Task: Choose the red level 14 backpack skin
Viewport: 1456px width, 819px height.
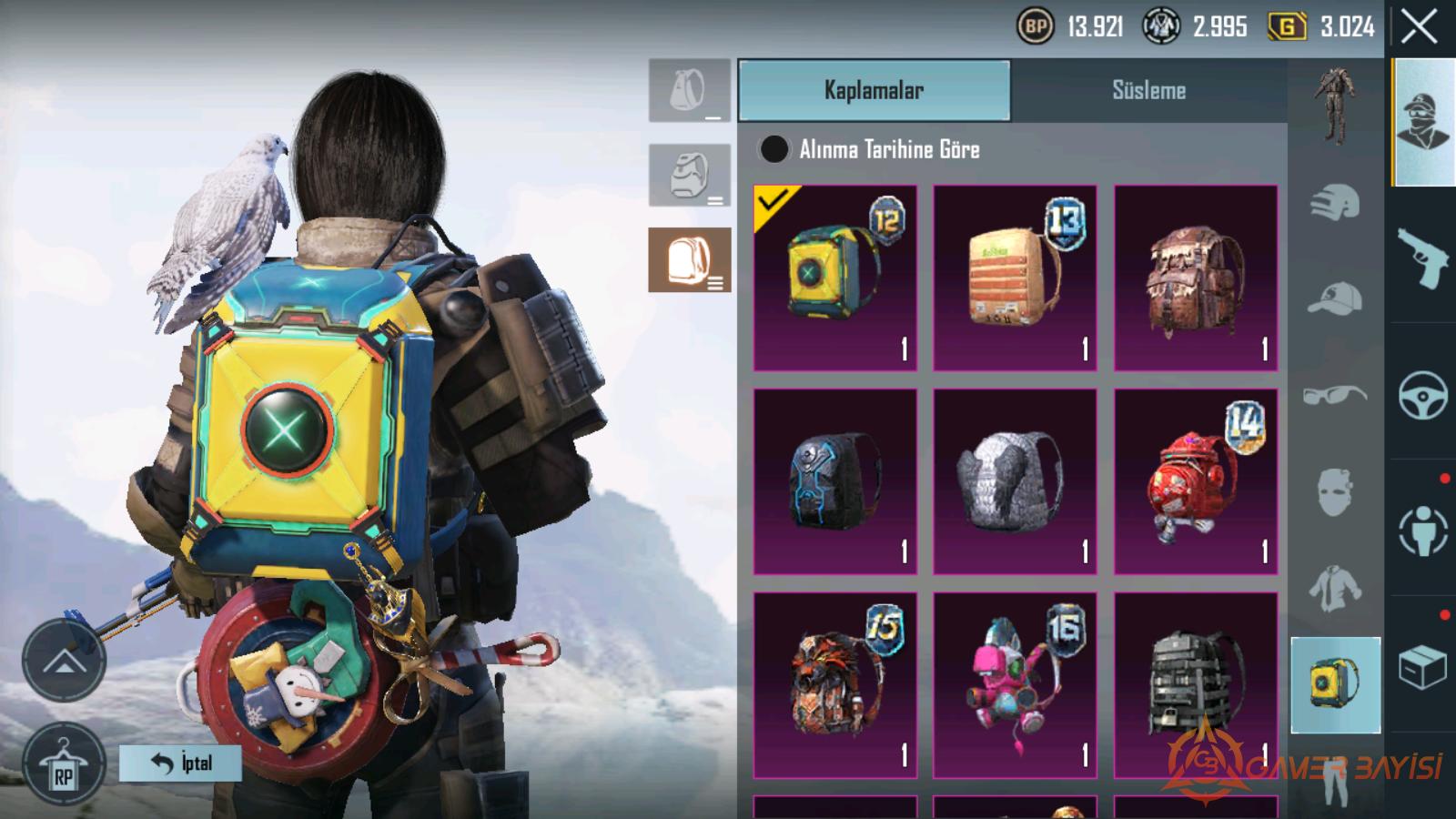Action: (1196, 481)
